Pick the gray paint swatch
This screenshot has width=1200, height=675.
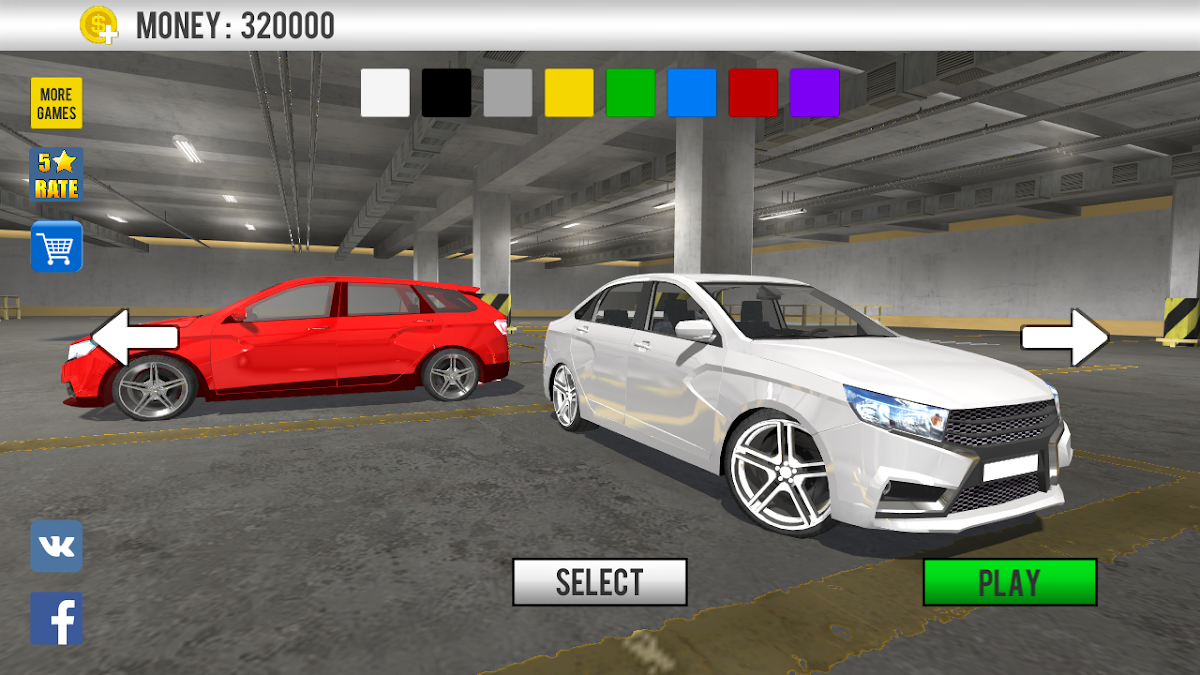[508, 93]
